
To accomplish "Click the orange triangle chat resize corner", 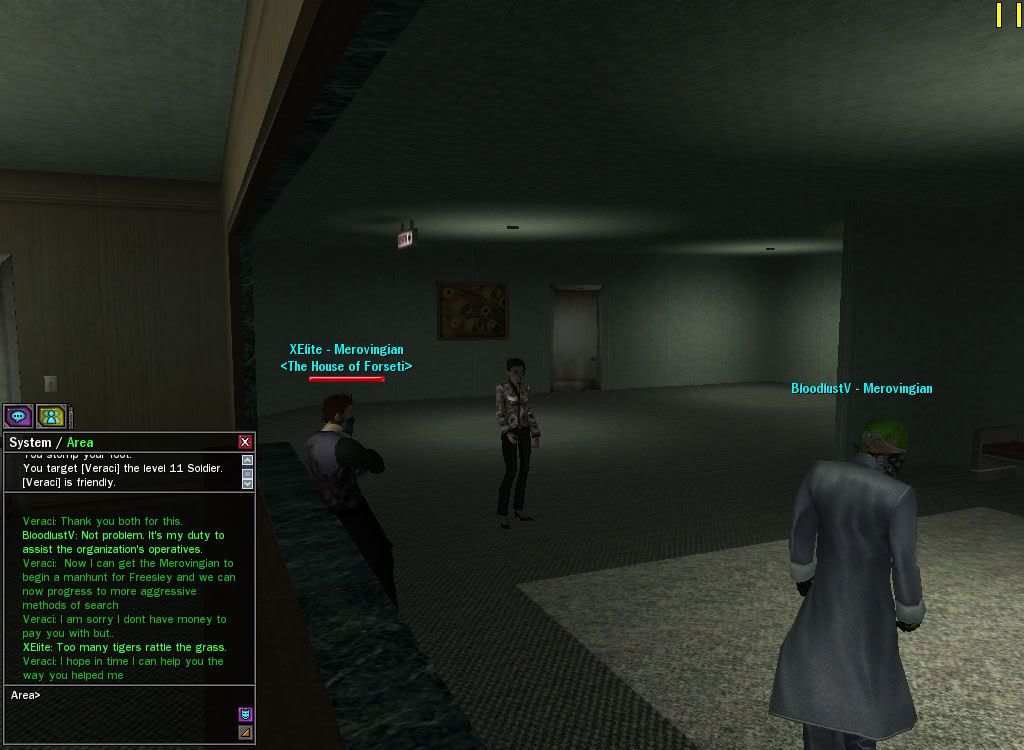I will click(245, 733).
